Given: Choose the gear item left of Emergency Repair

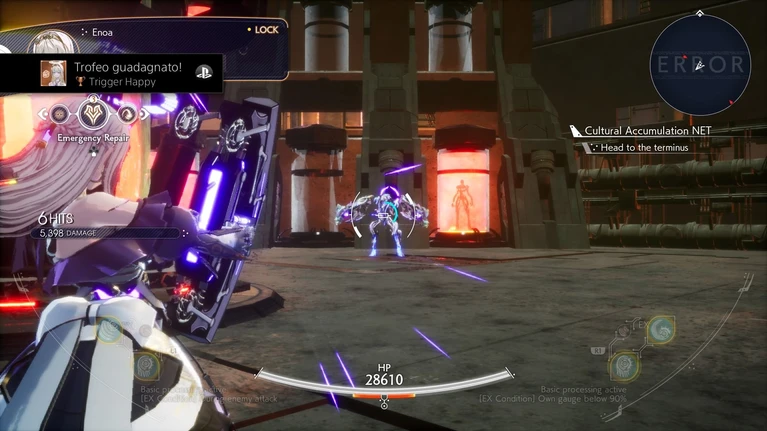Looking at the screenshot, I should point(60,113).
